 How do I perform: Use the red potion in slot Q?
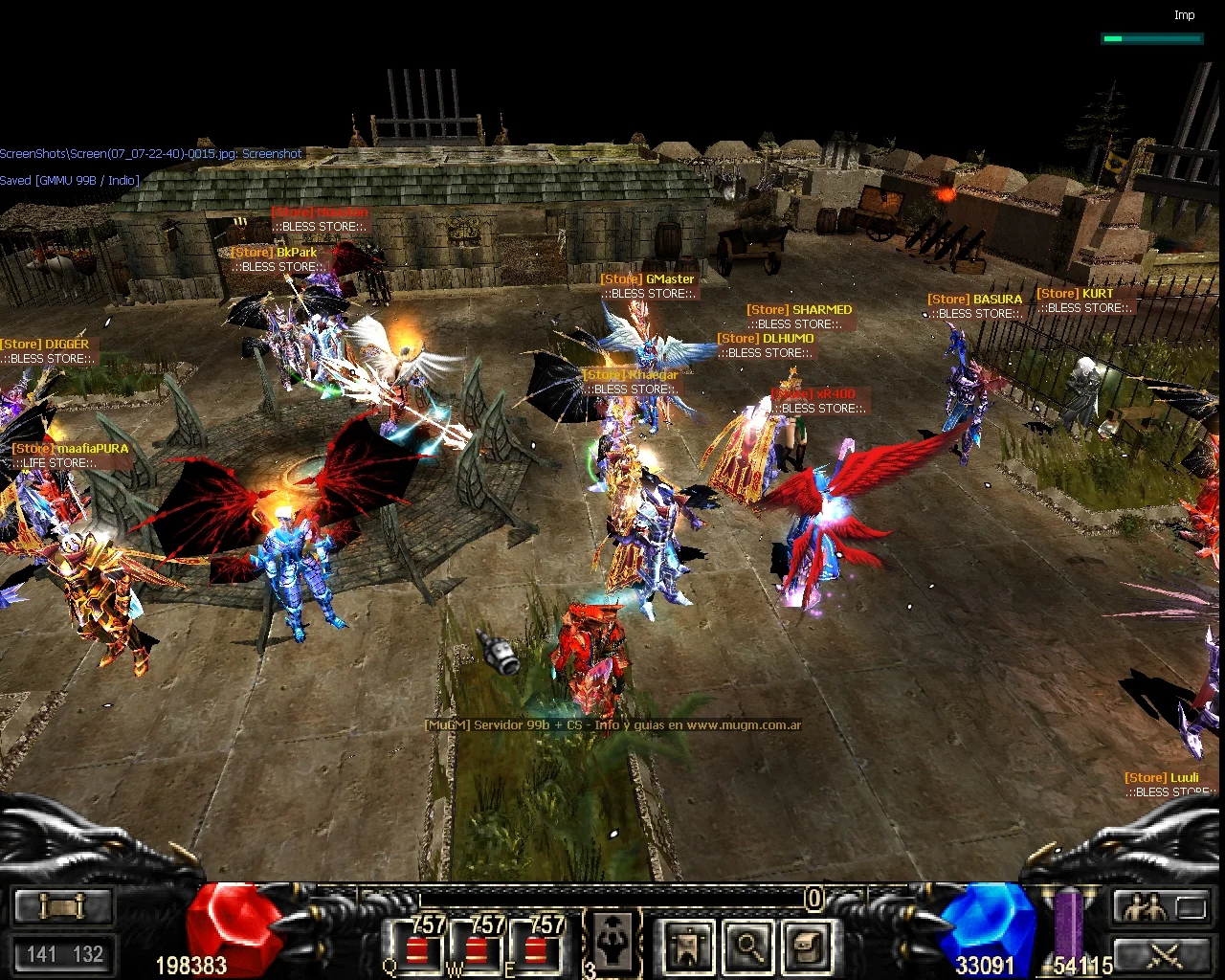(416, 949)
